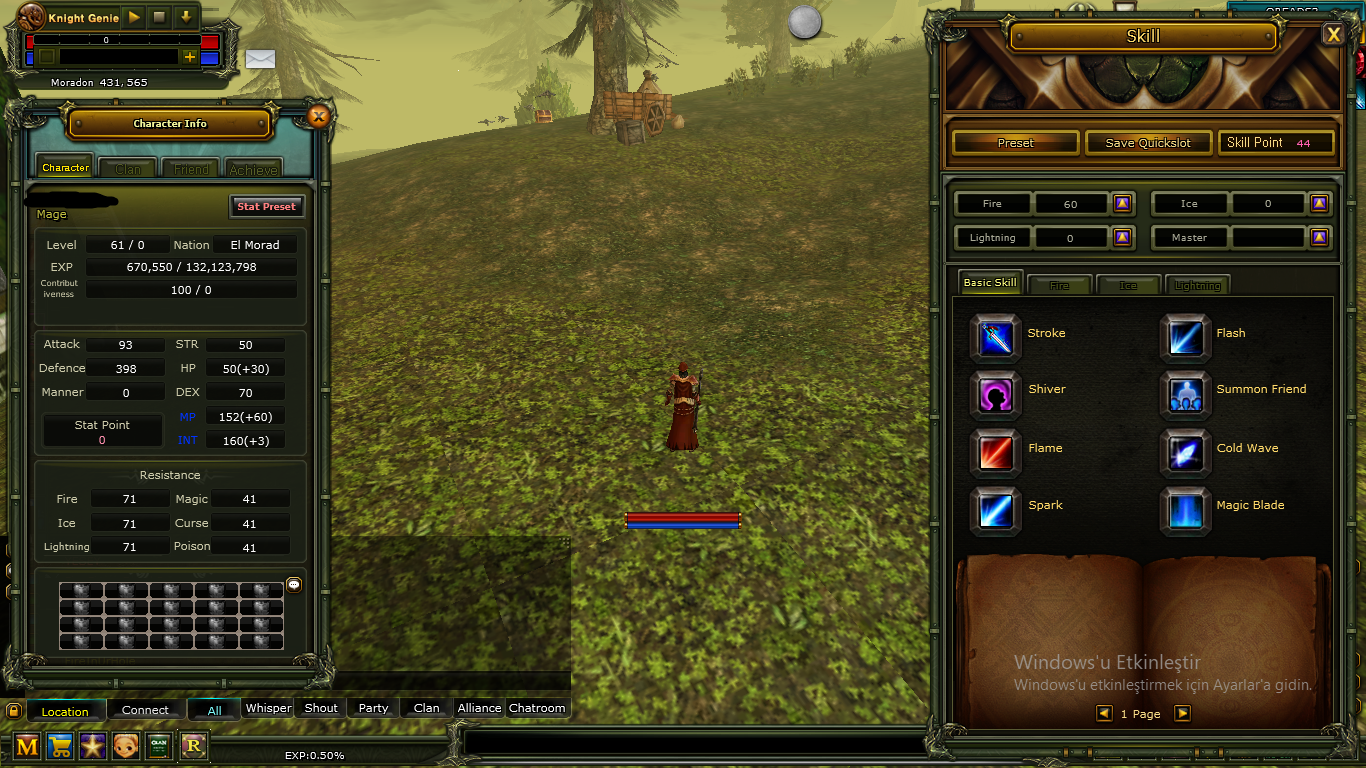Switch chat filter to Whisper
This screenshot has height=768, width=1366.
pos(268,707)
